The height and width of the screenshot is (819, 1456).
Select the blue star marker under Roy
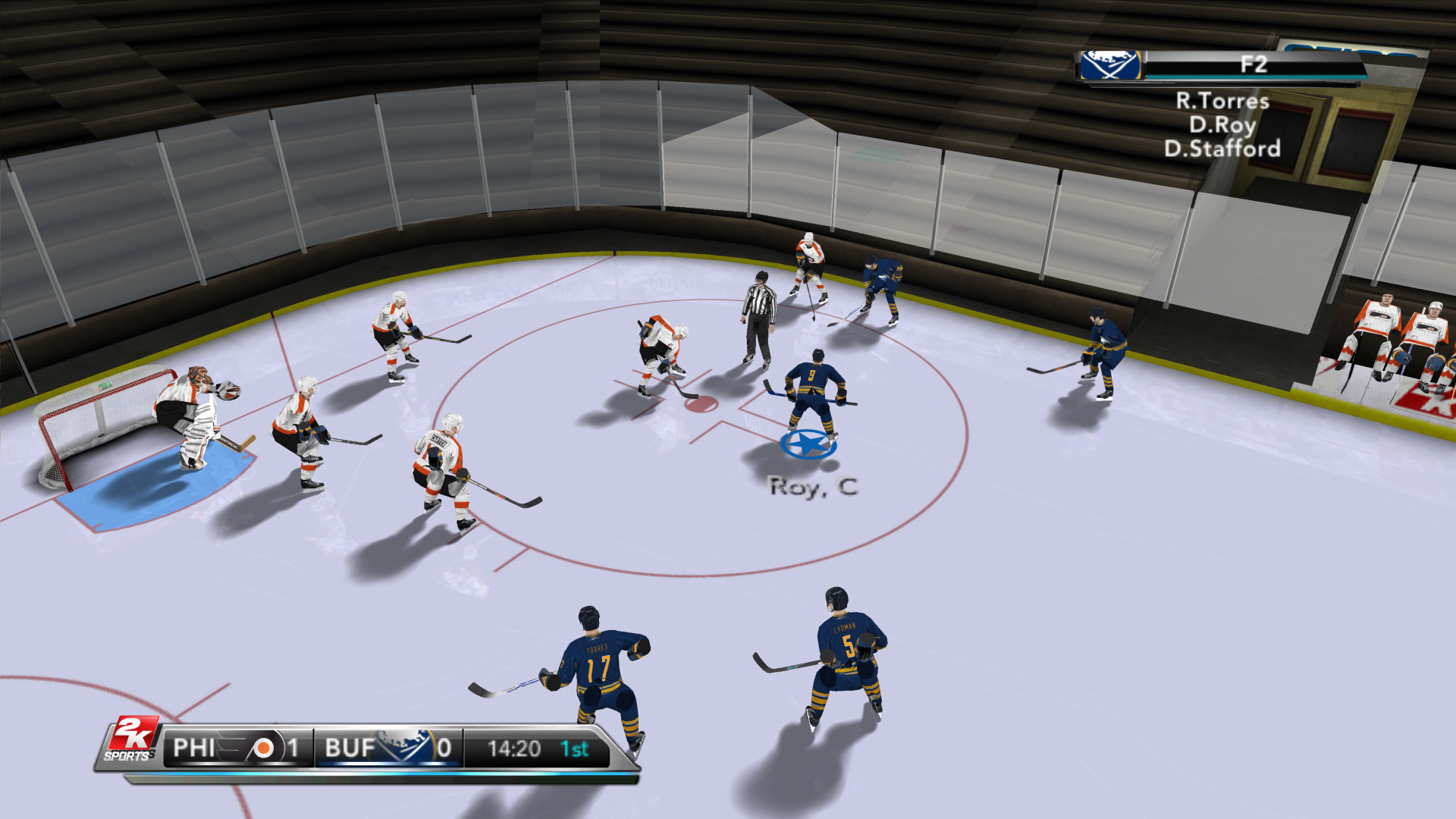[x=808, y=444]
